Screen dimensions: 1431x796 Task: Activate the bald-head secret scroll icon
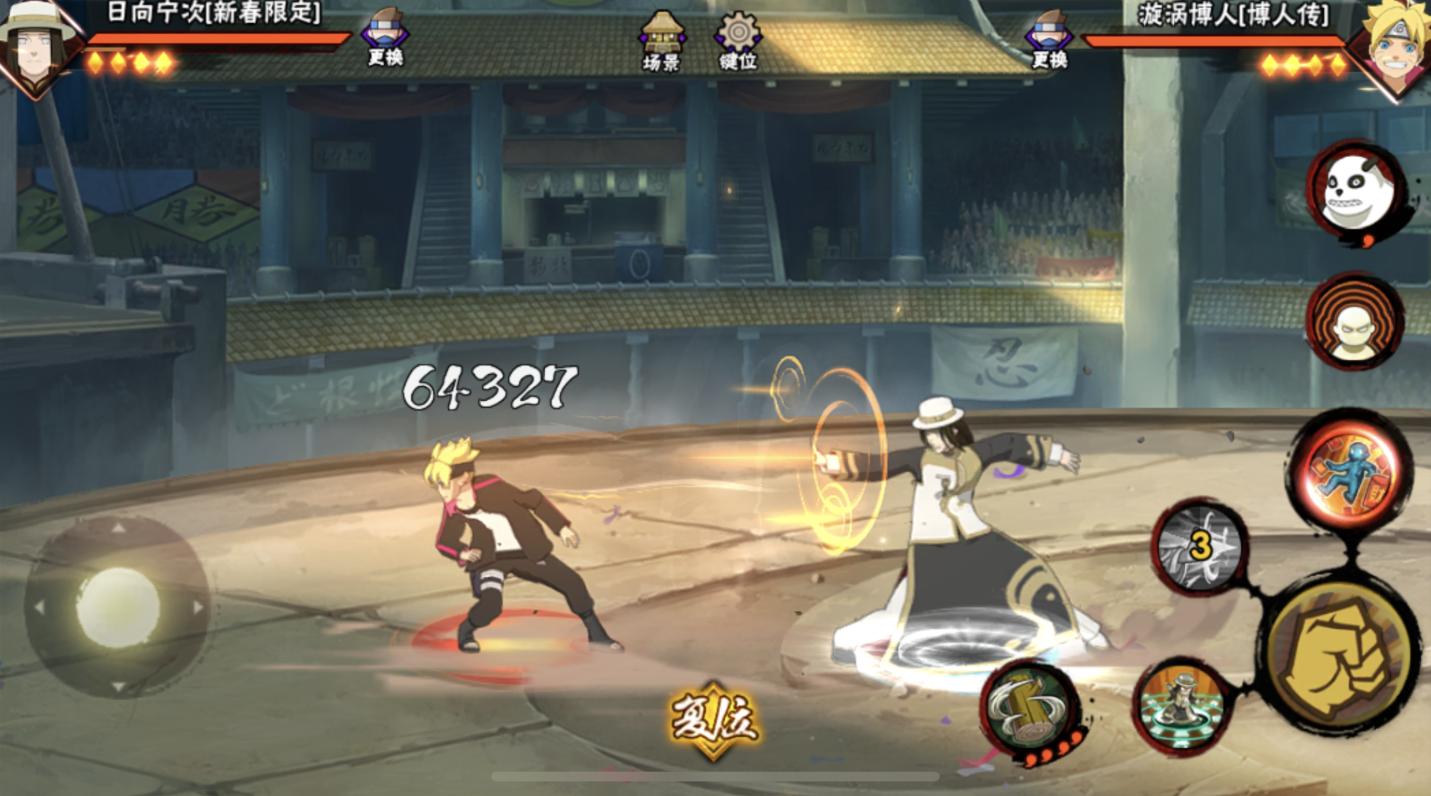(1354, 322)
